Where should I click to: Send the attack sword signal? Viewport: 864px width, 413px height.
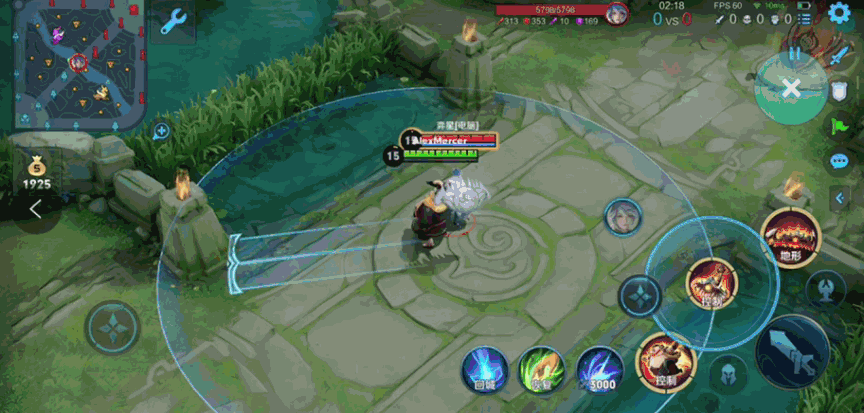click(x=837, y=57)
